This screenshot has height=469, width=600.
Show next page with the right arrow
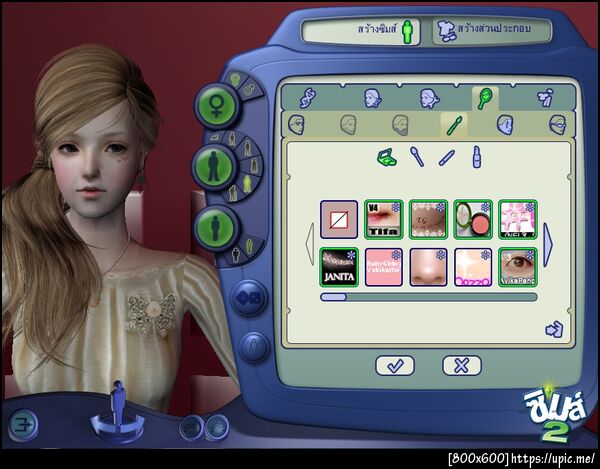click(x=548, y=243)
